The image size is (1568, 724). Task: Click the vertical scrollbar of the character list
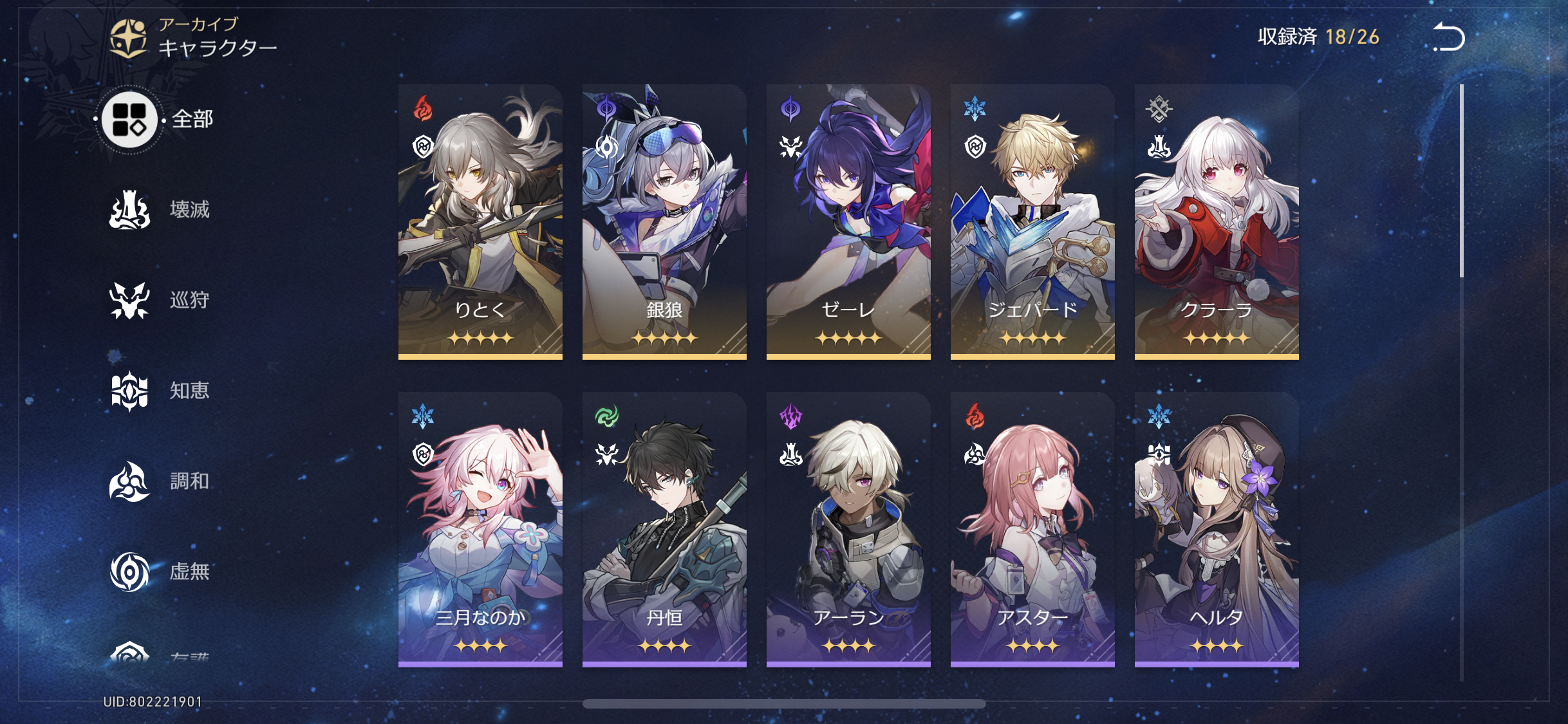coord(1462,181)
